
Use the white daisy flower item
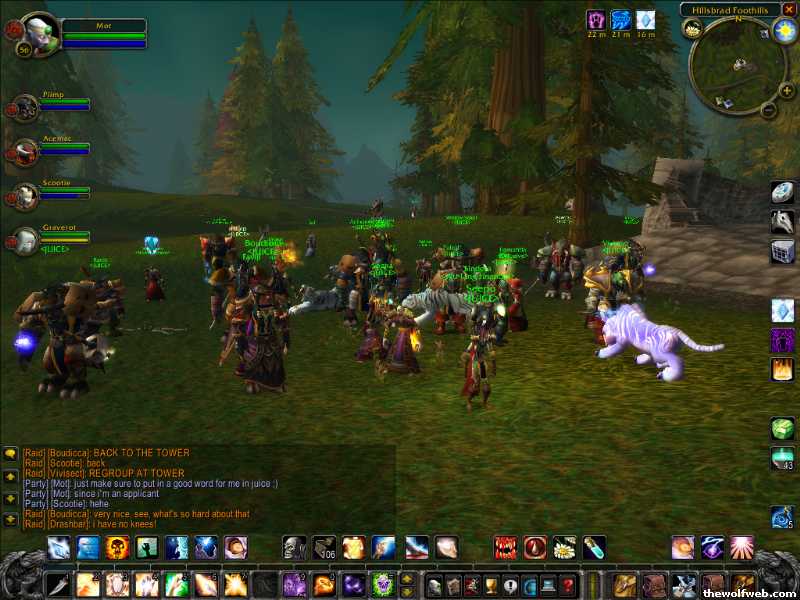point(565,547)
